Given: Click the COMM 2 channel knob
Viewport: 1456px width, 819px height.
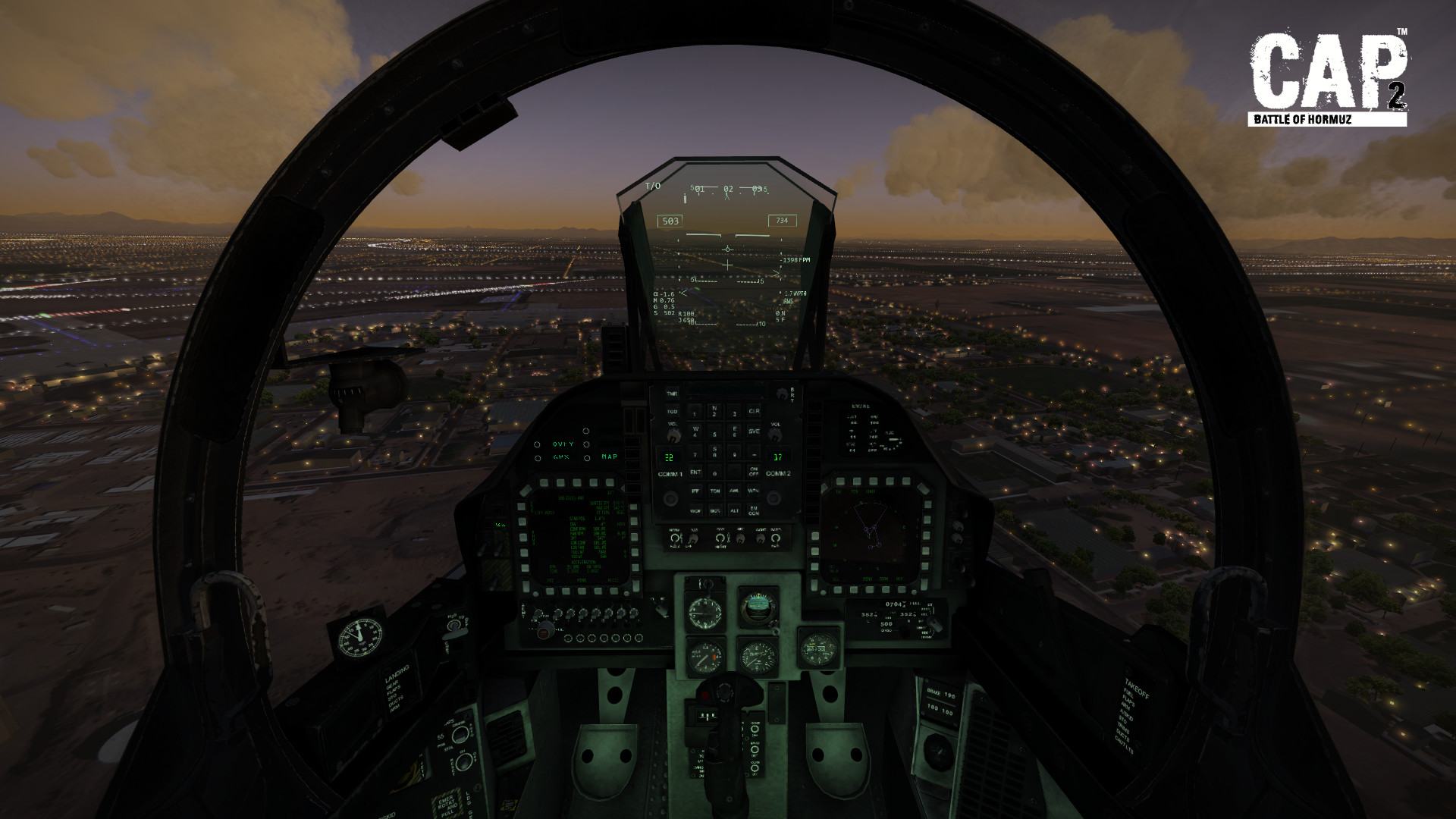Looking at the screenshot, I should point(774,497).
